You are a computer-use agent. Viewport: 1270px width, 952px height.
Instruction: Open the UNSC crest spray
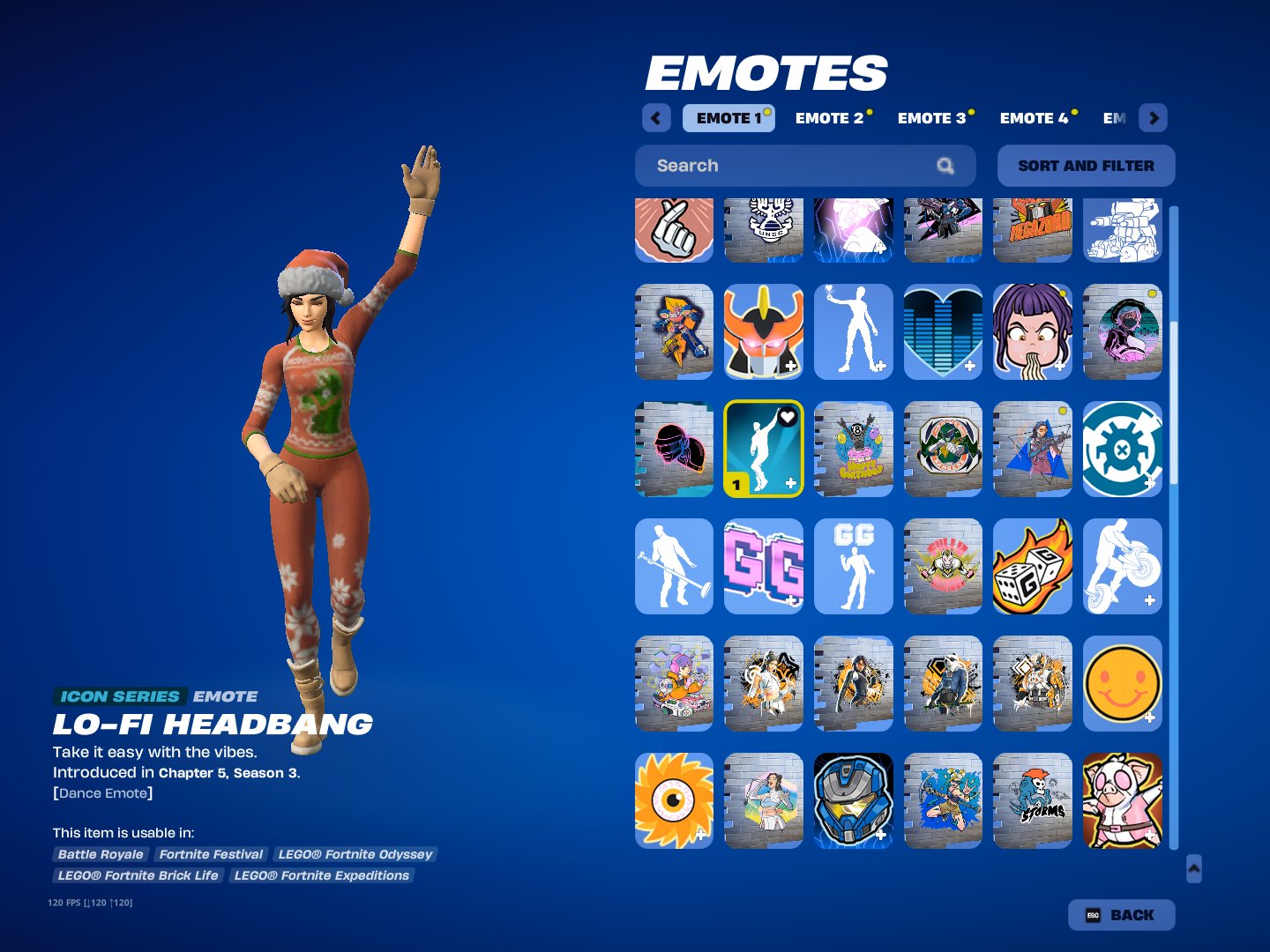tap(764, 231)
